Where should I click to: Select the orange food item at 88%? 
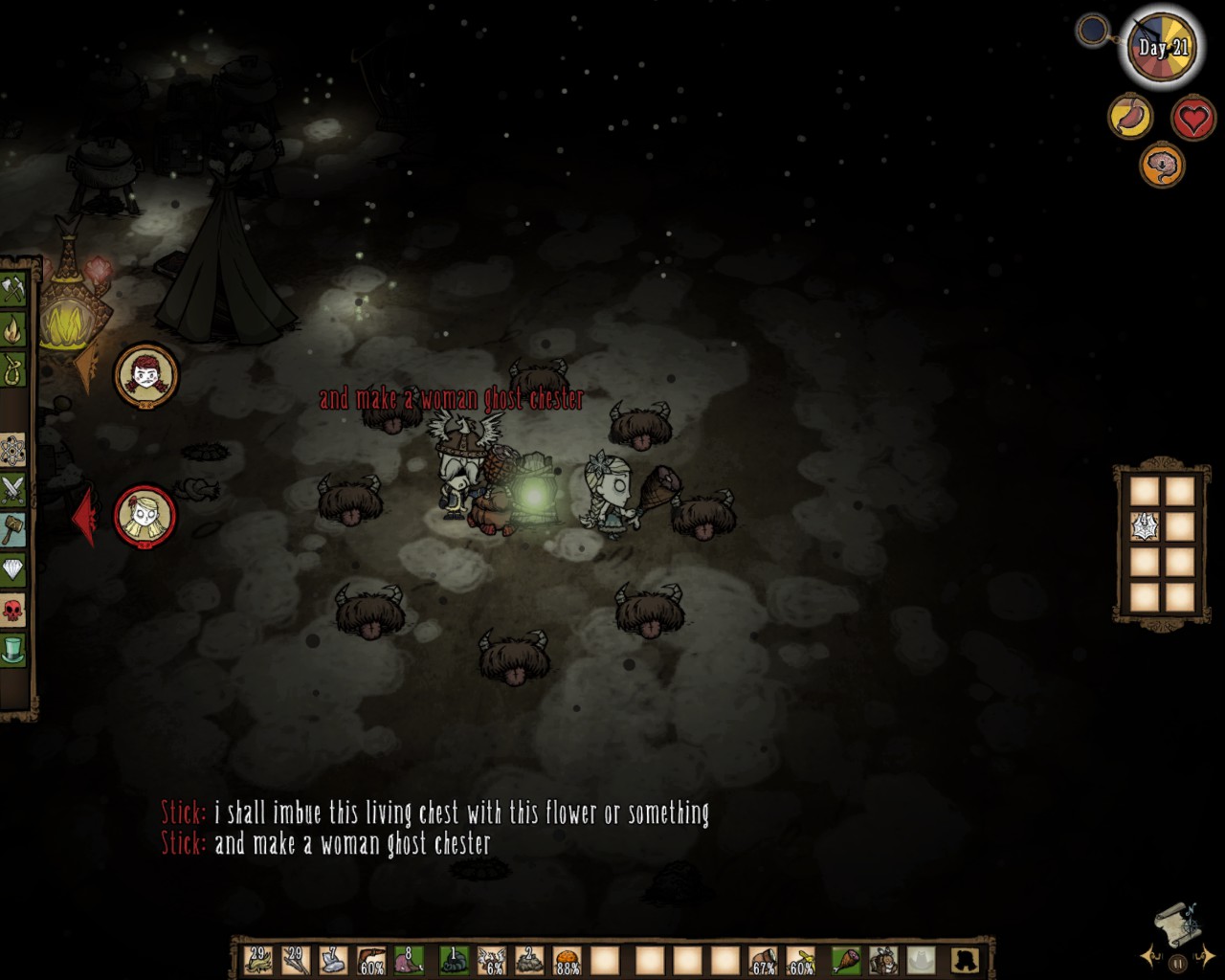[x=567, y=959]
